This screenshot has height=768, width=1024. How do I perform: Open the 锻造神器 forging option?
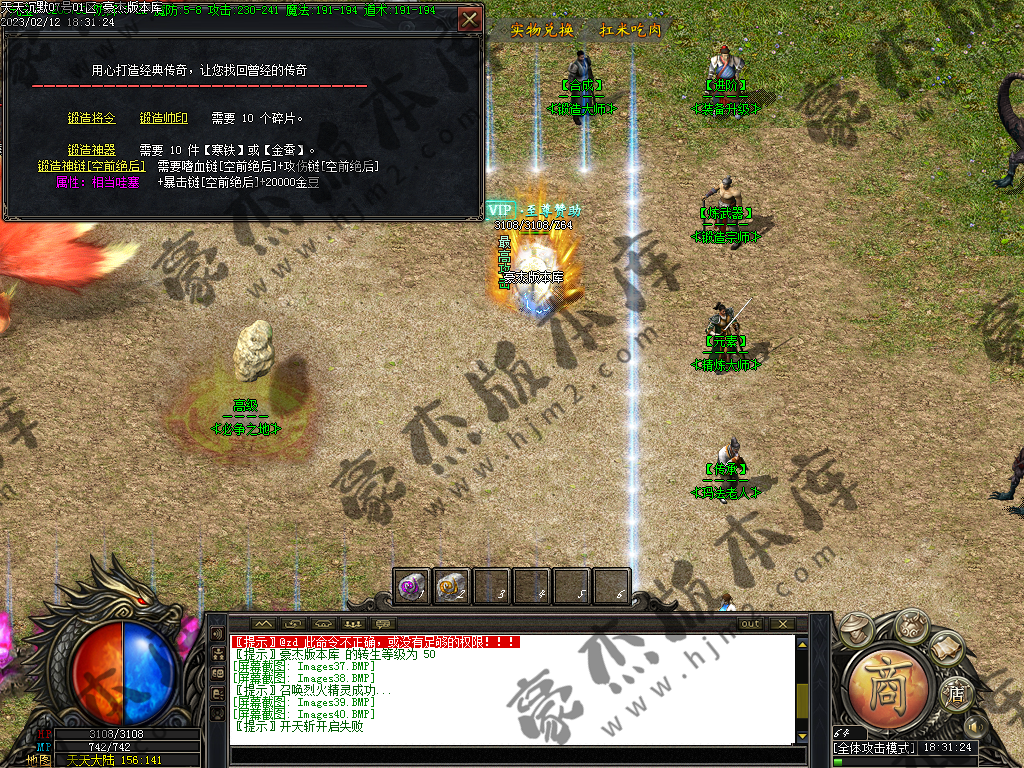(x=91, y=150)
